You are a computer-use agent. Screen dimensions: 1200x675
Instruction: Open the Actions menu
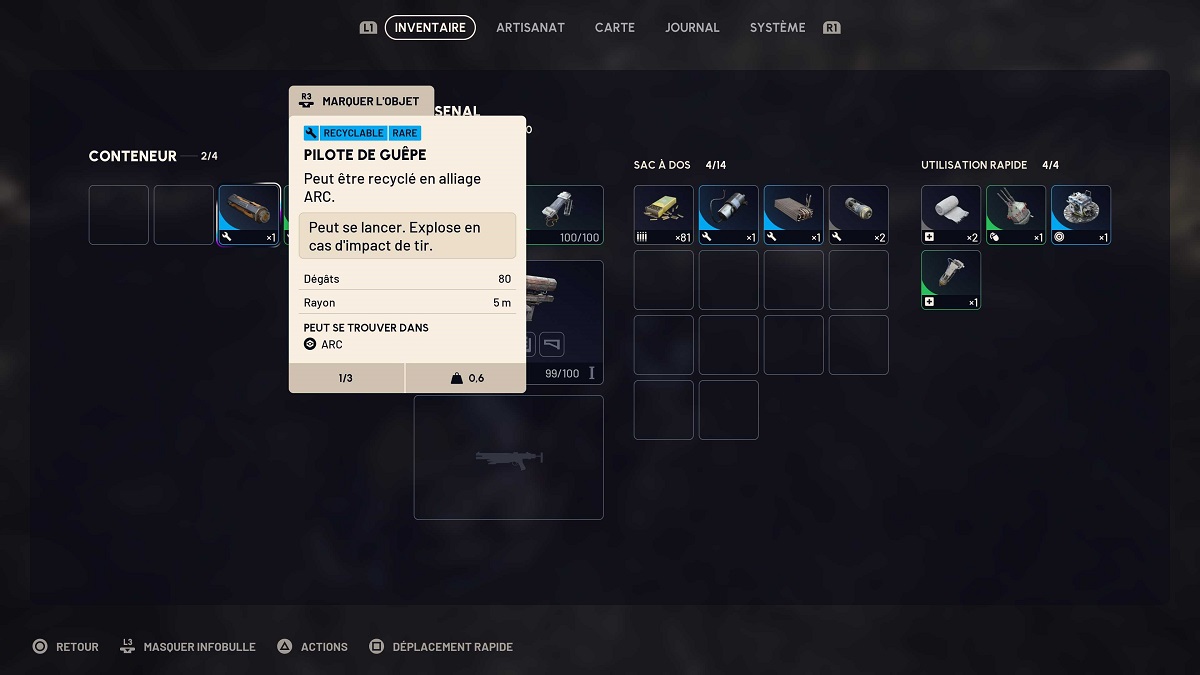[x=312, y=647]
